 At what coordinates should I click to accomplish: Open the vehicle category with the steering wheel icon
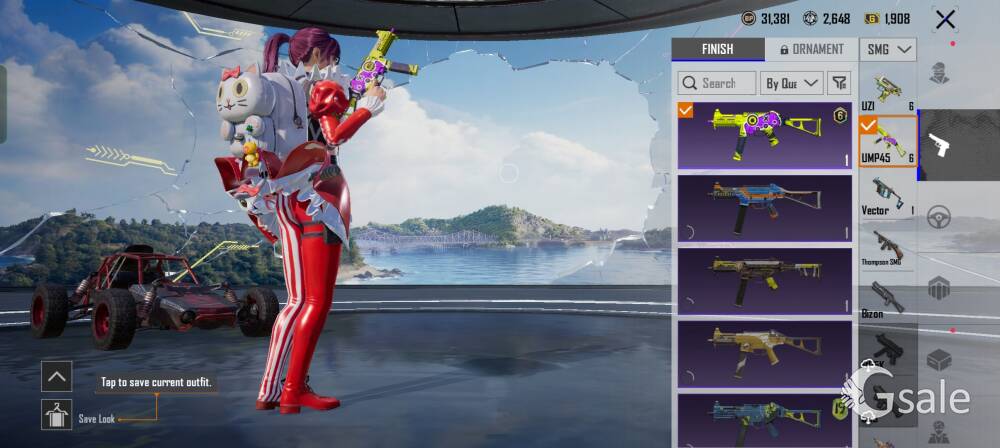[x=938, y=217]
